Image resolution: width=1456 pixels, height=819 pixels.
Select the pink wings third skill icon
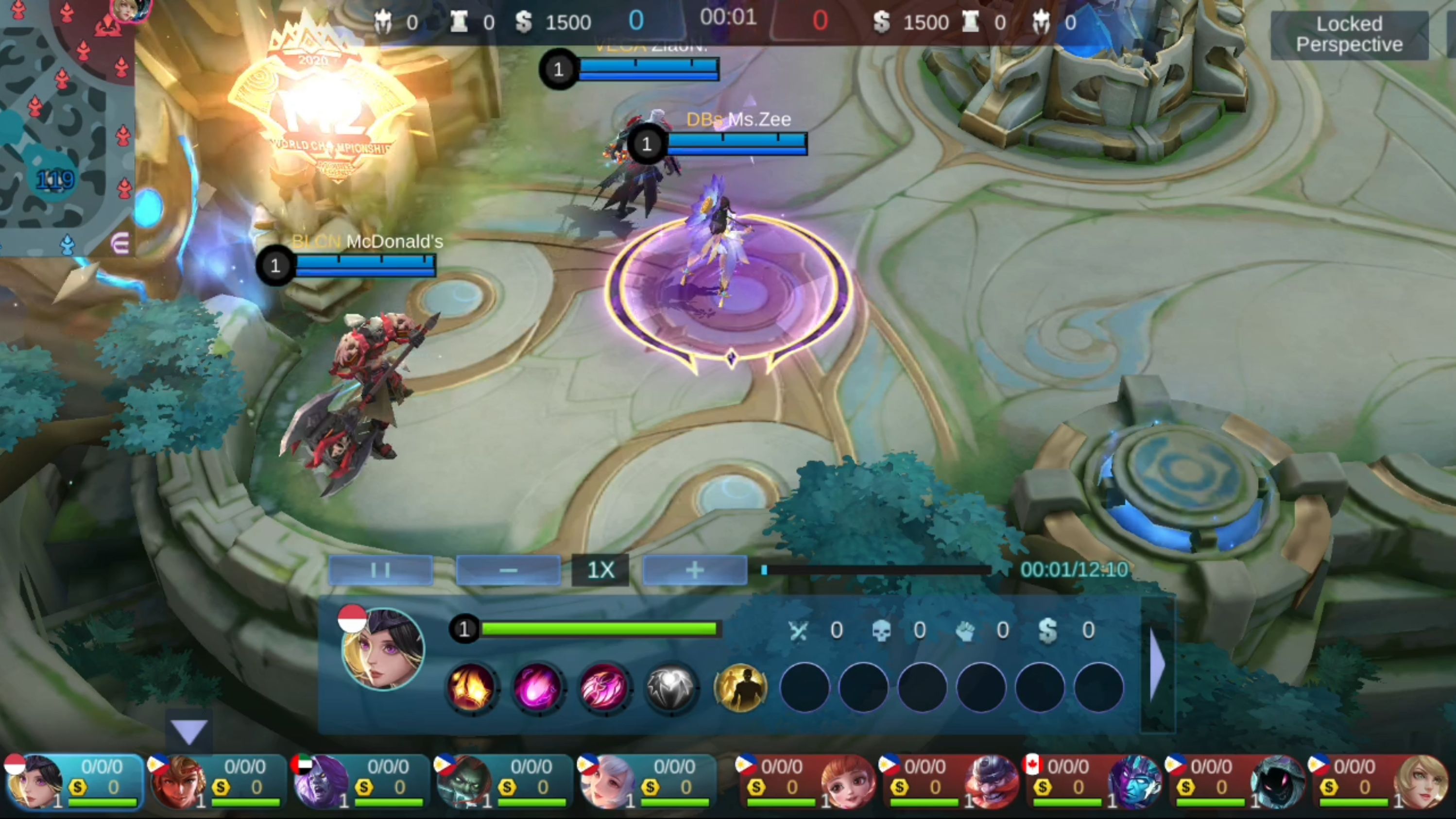pyautogui.click(x=604, y=687)
